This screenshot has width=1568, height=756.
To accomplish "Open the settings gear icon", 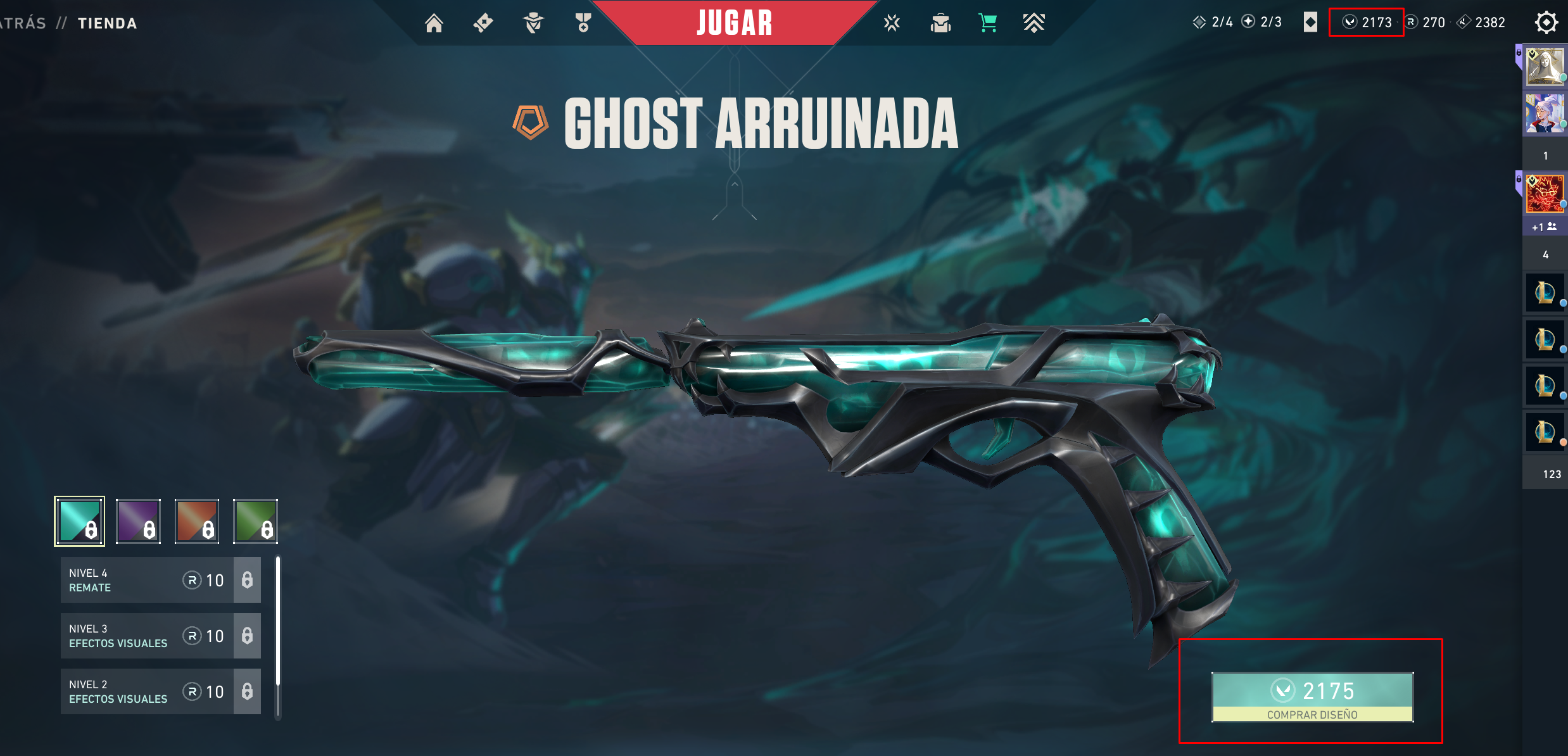I will [1546, 23].
